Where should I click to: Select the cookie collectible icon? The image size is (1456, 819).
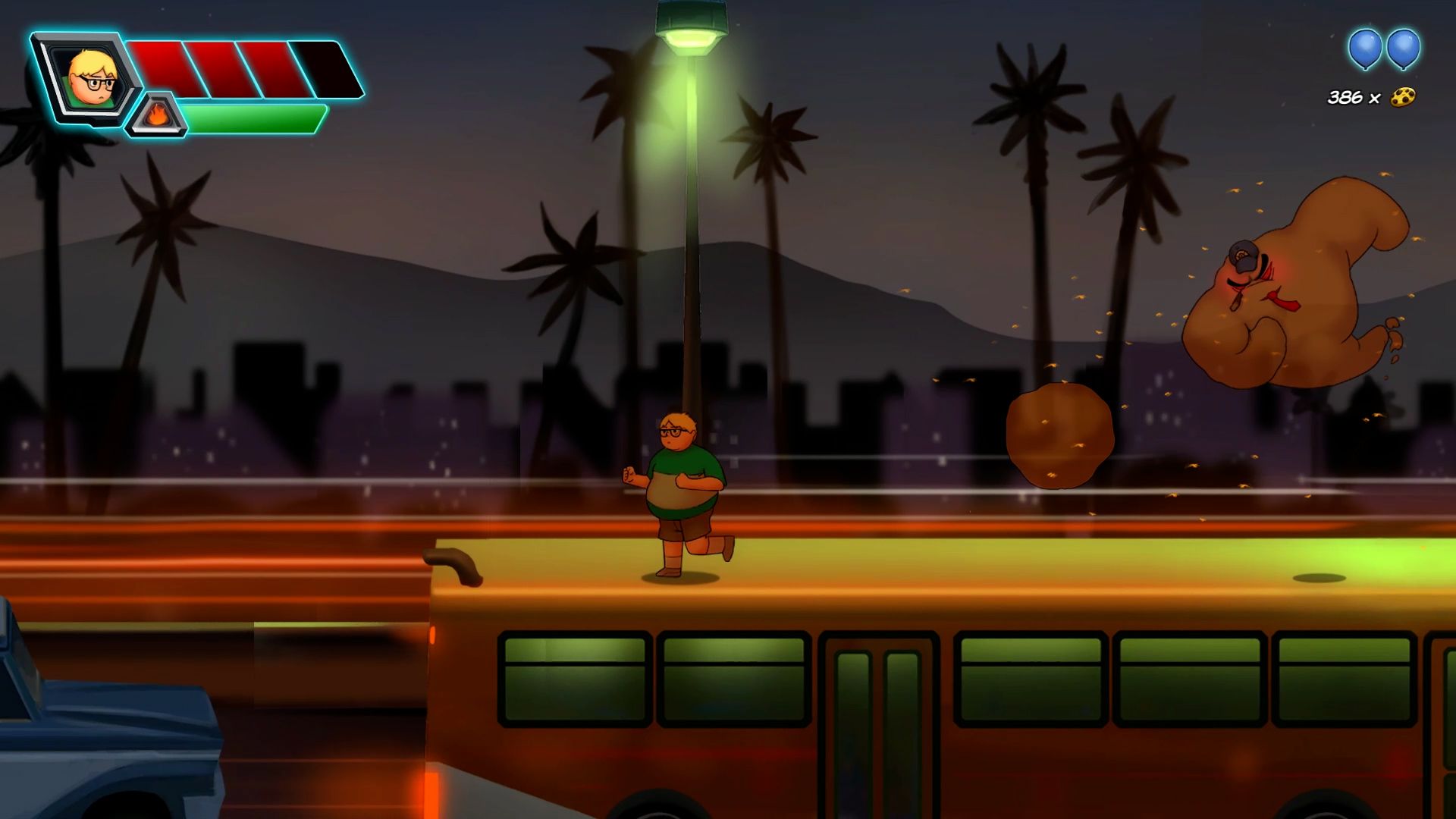[x=1403, y=97]
